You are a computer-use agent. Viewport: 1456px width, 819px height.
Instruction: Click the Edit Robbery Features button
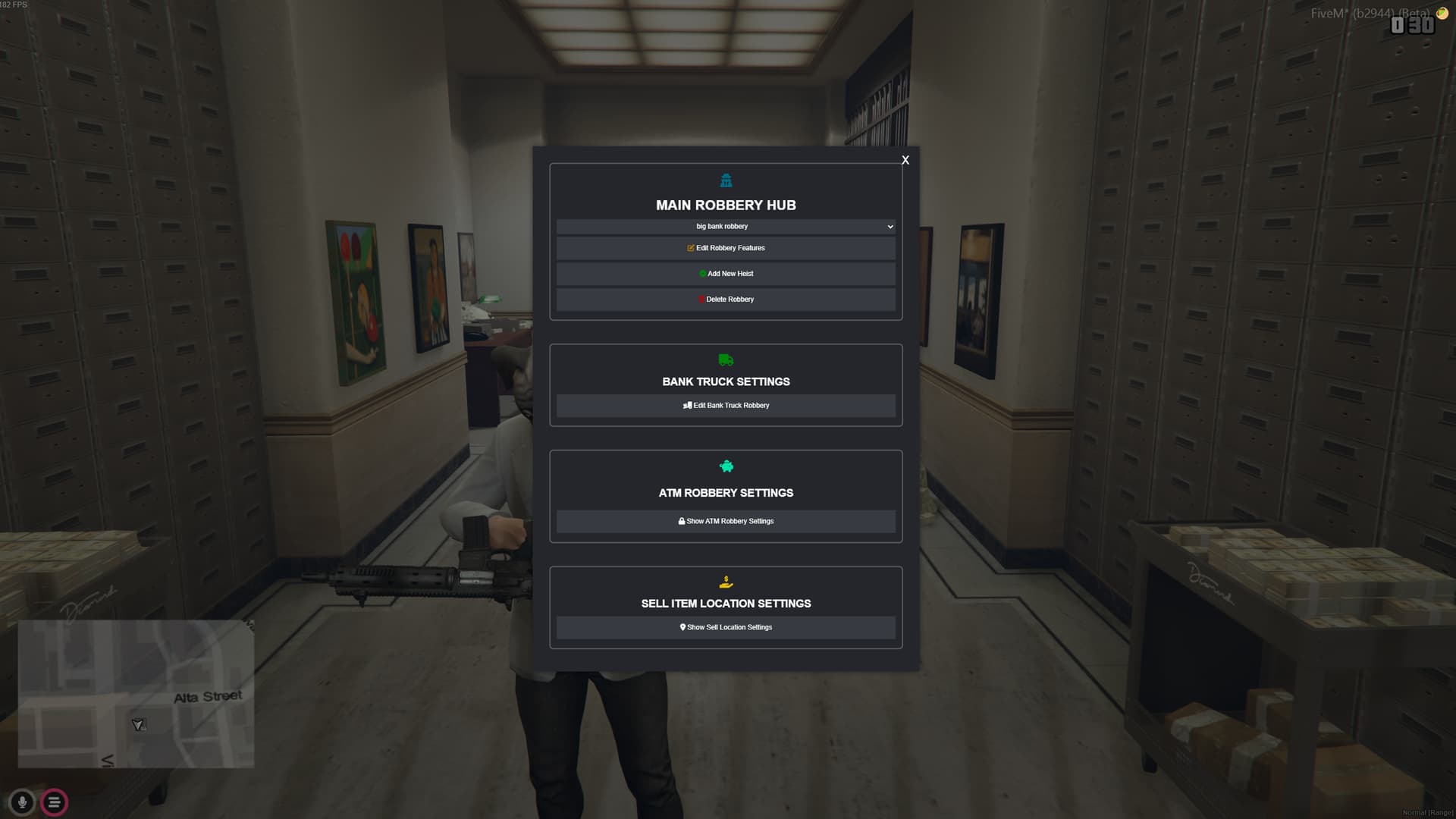coord(726,248)
